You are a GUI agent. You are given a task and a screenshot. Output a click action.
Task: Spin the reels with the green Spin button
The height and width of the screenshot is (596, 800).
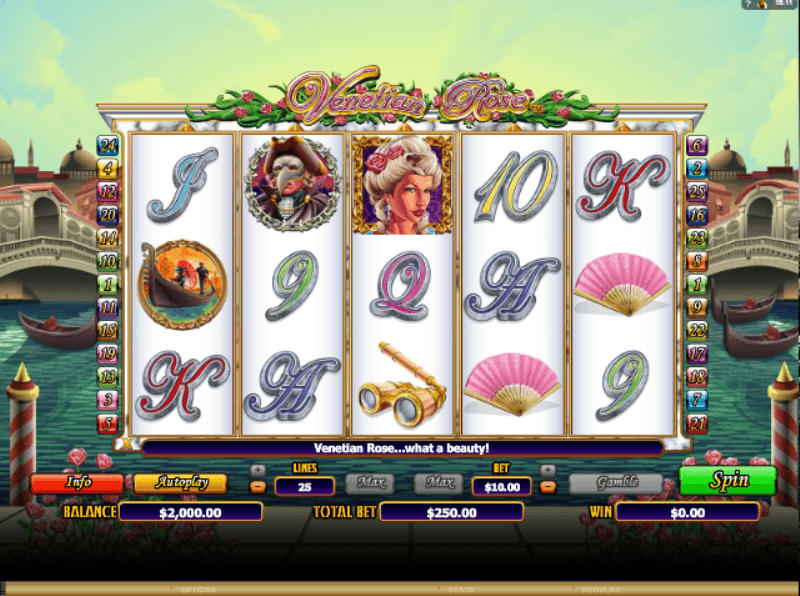[x=727, y=480]
